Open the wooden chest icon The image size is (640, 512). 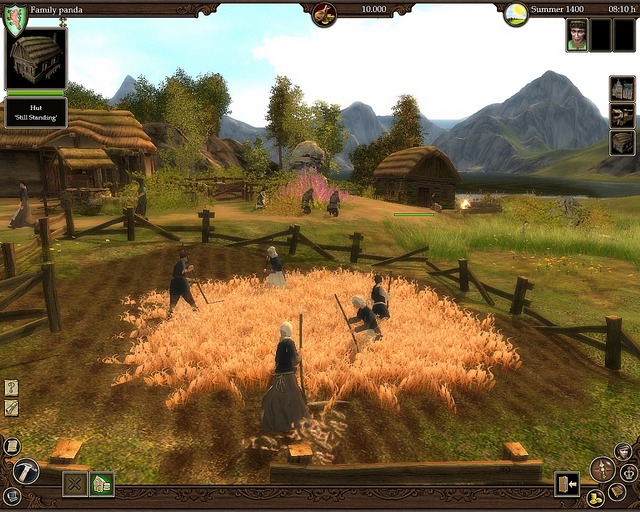click(622, 143)
